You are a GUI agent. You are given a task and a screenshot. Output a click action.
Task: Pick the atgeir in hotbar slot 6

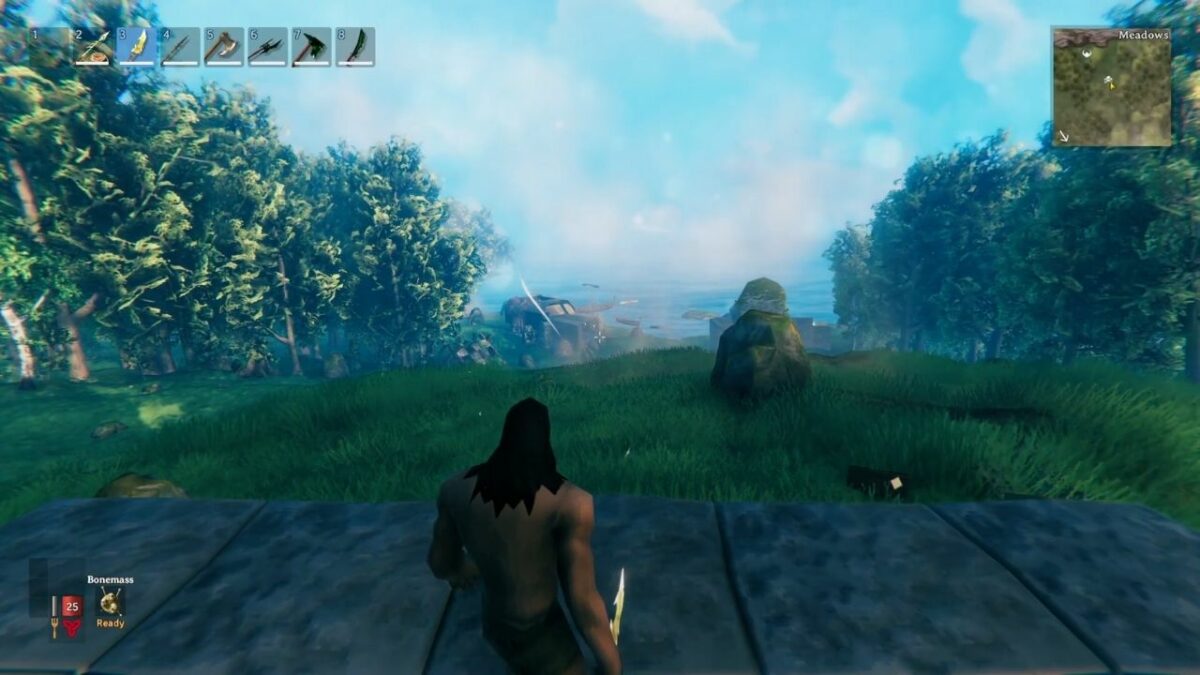(x=268, y=47)
